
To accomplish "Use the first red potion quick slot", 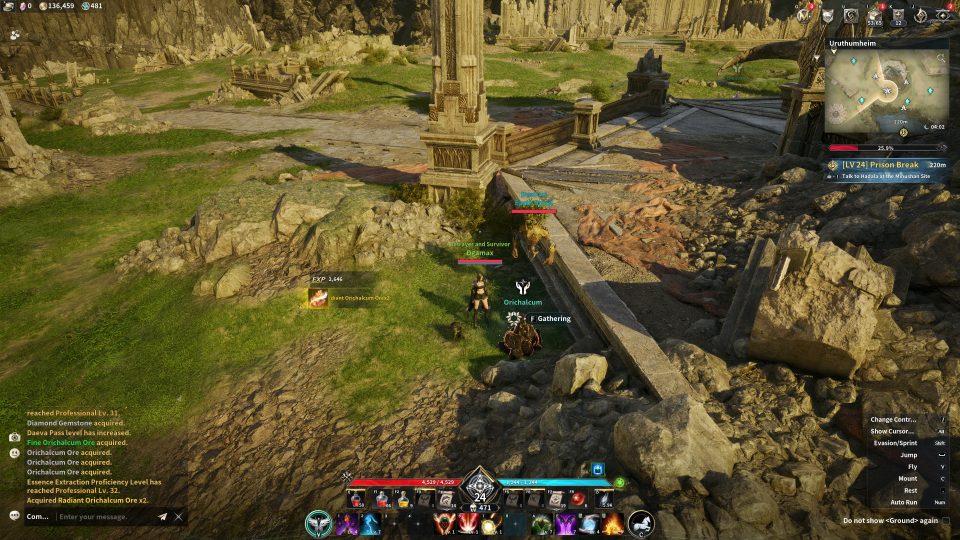I will point(357,499).
